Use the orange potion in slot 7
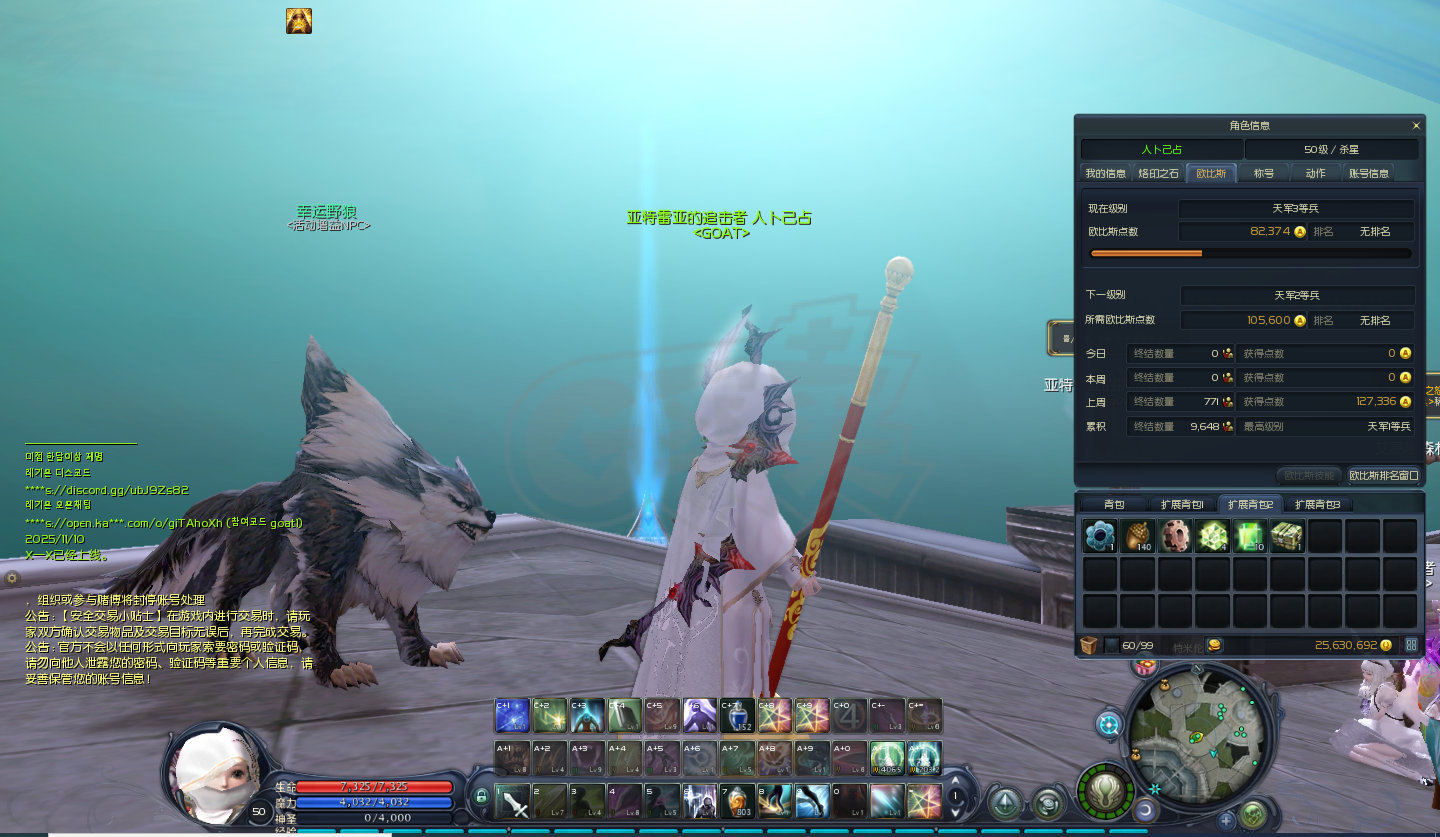Image resolution: width=1440 pixels, height=837 pixels. (x=737, y=801)
